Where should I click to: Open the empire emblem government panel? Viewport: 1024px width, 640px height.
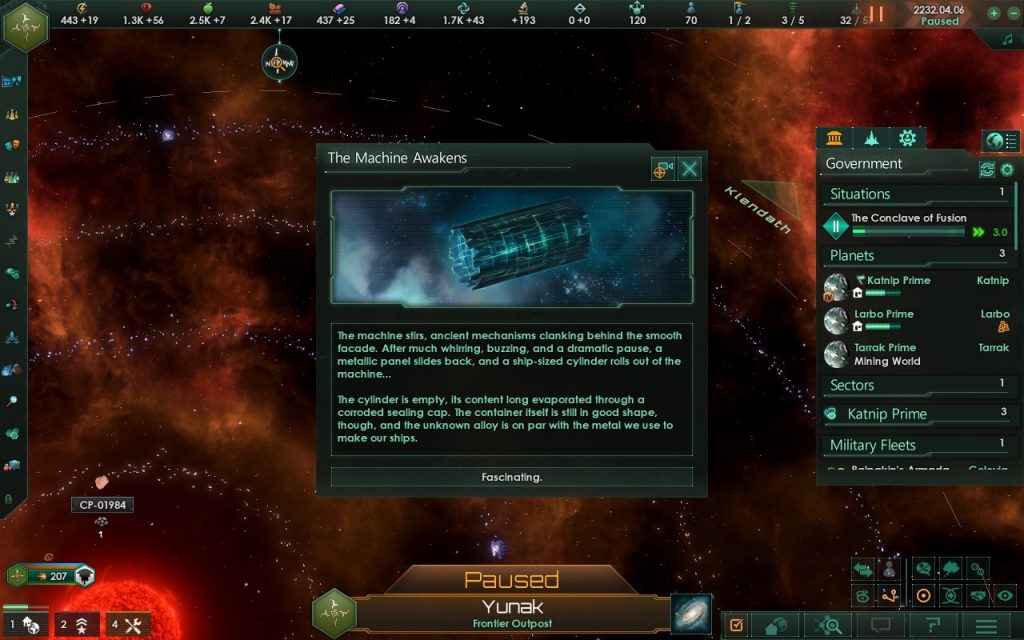click(25, 25)
